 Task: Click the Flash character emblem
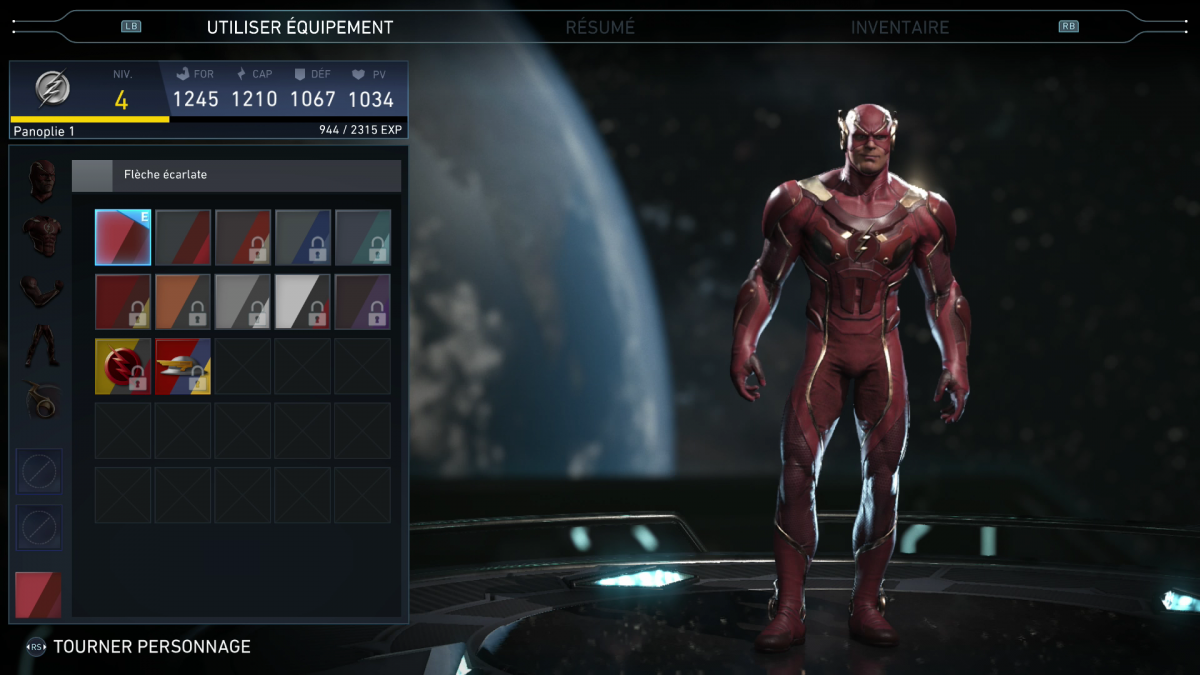[53, 89]
